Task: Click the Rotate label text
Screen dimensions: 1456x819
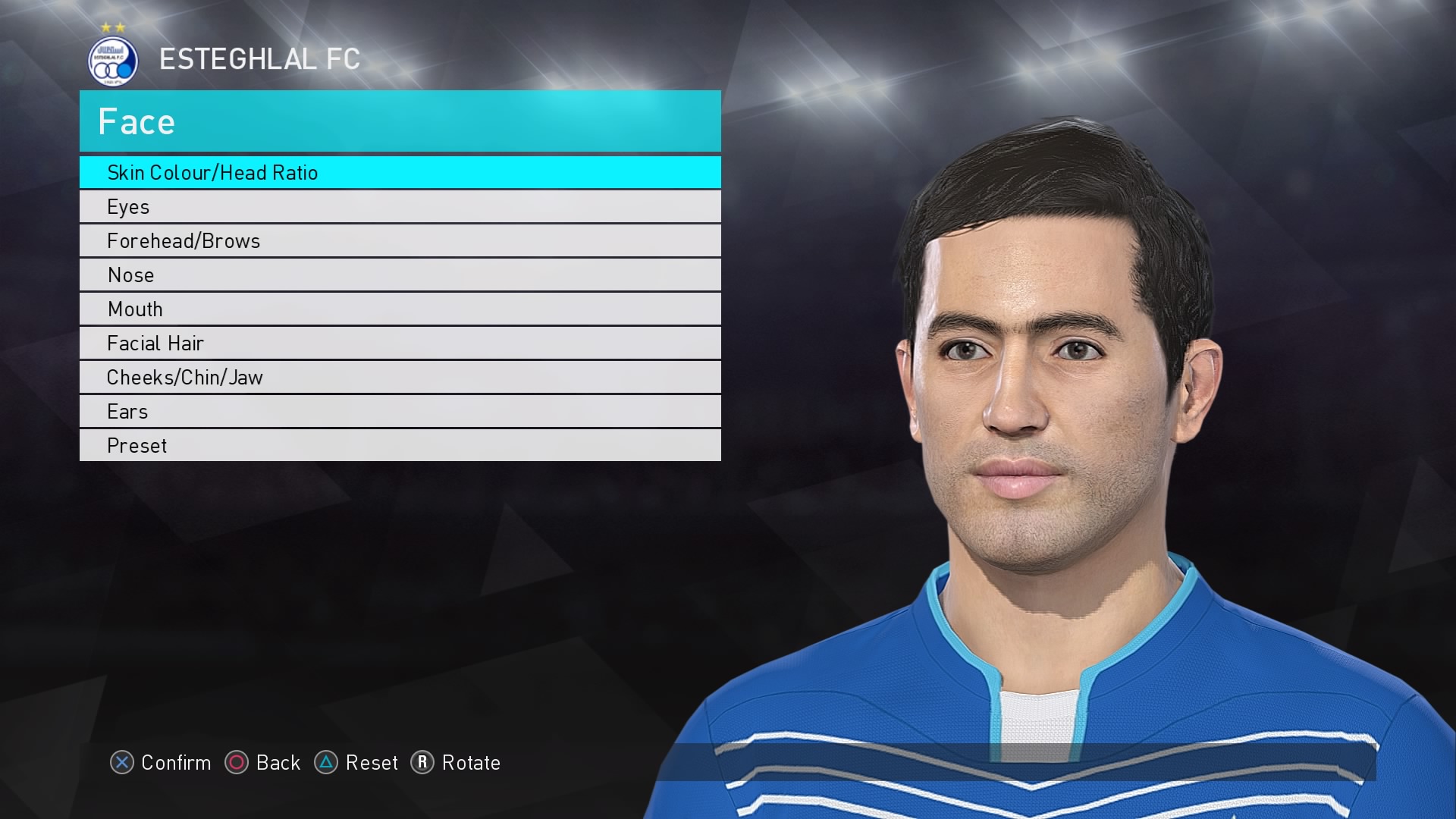Action: [472, 764]
